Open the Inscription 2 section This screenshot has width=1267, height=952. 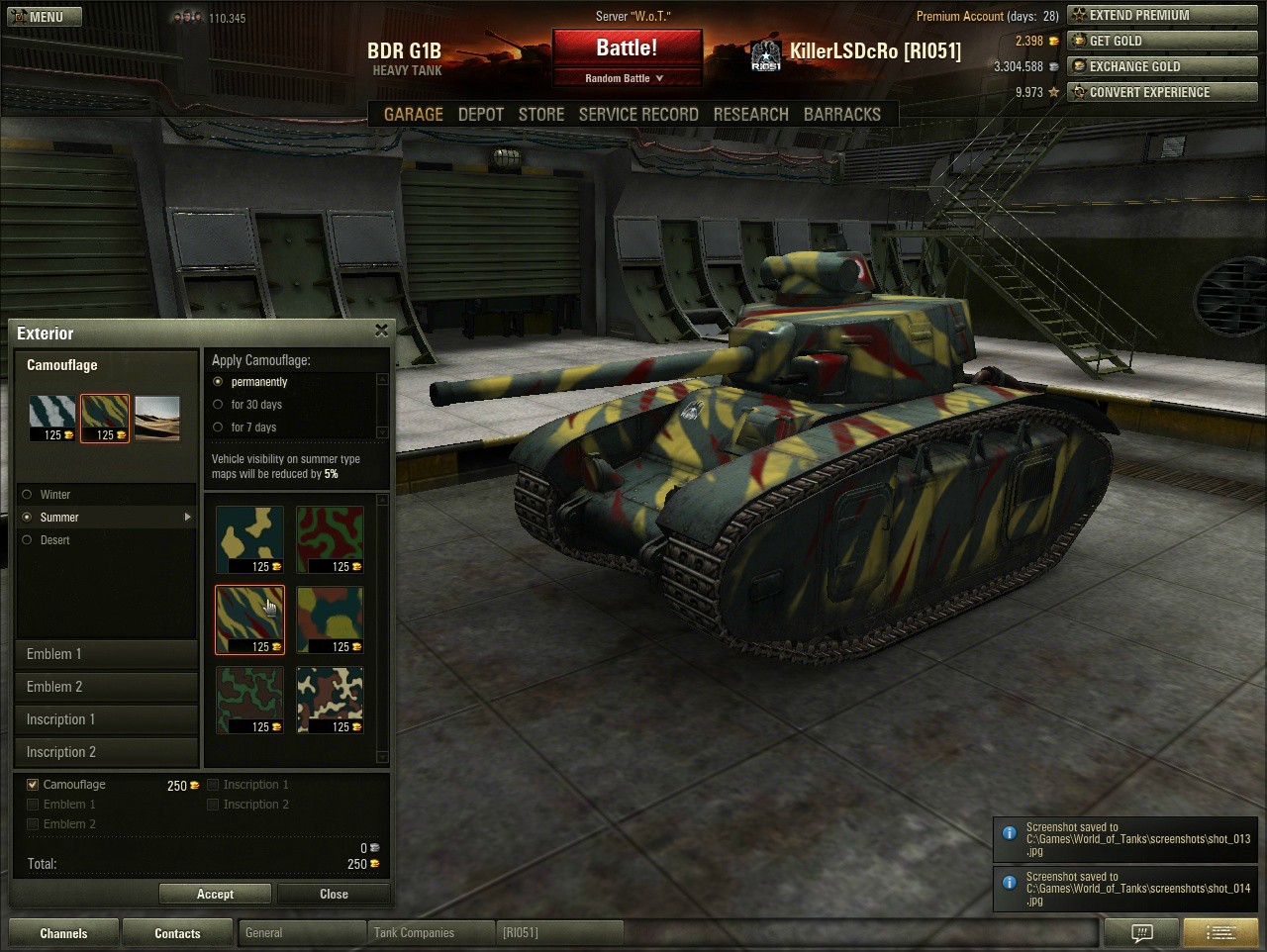(106, 752)
